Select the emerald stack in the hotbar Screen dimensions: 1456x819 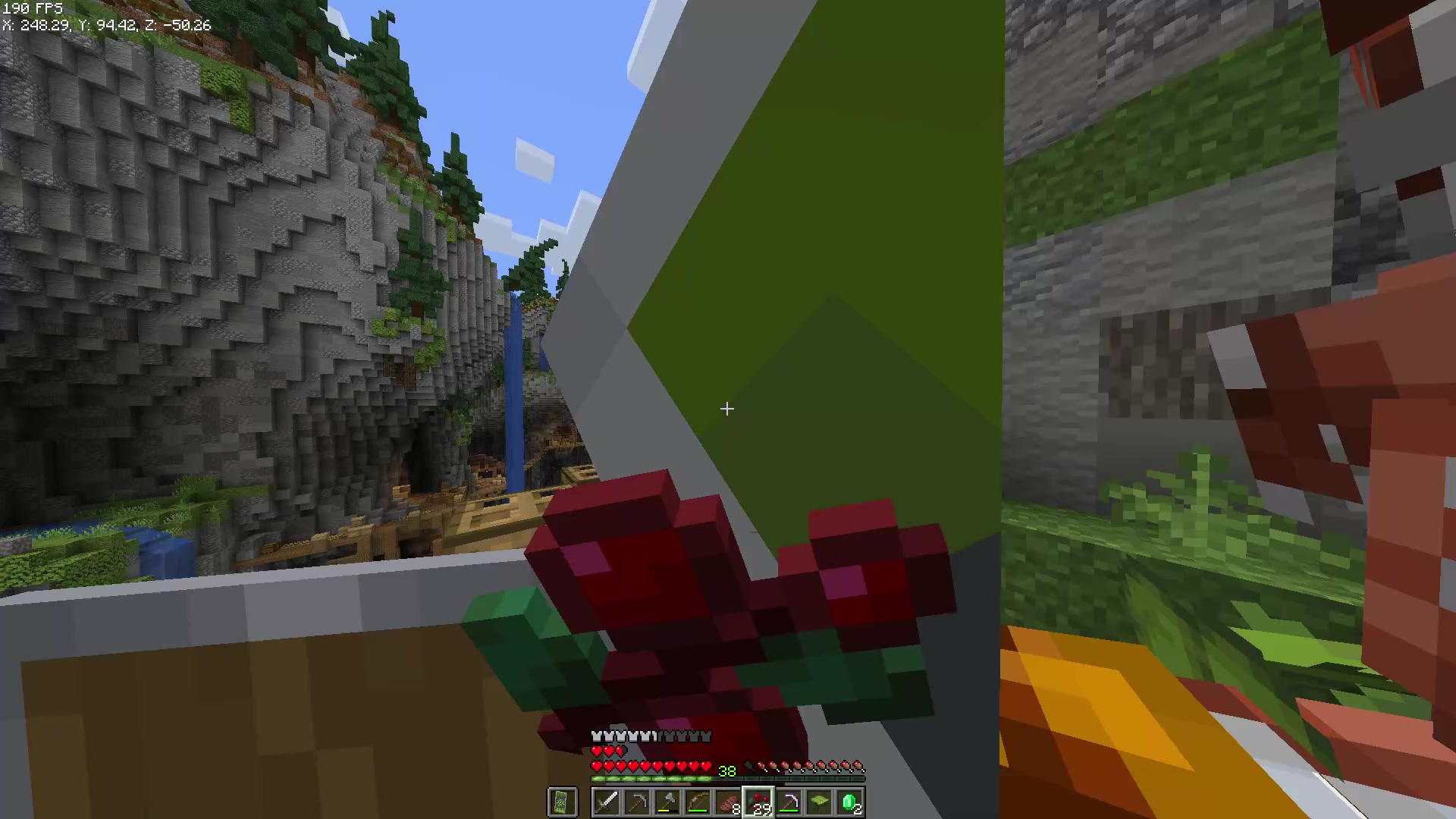pyautogui.click(x=851, y=802)
